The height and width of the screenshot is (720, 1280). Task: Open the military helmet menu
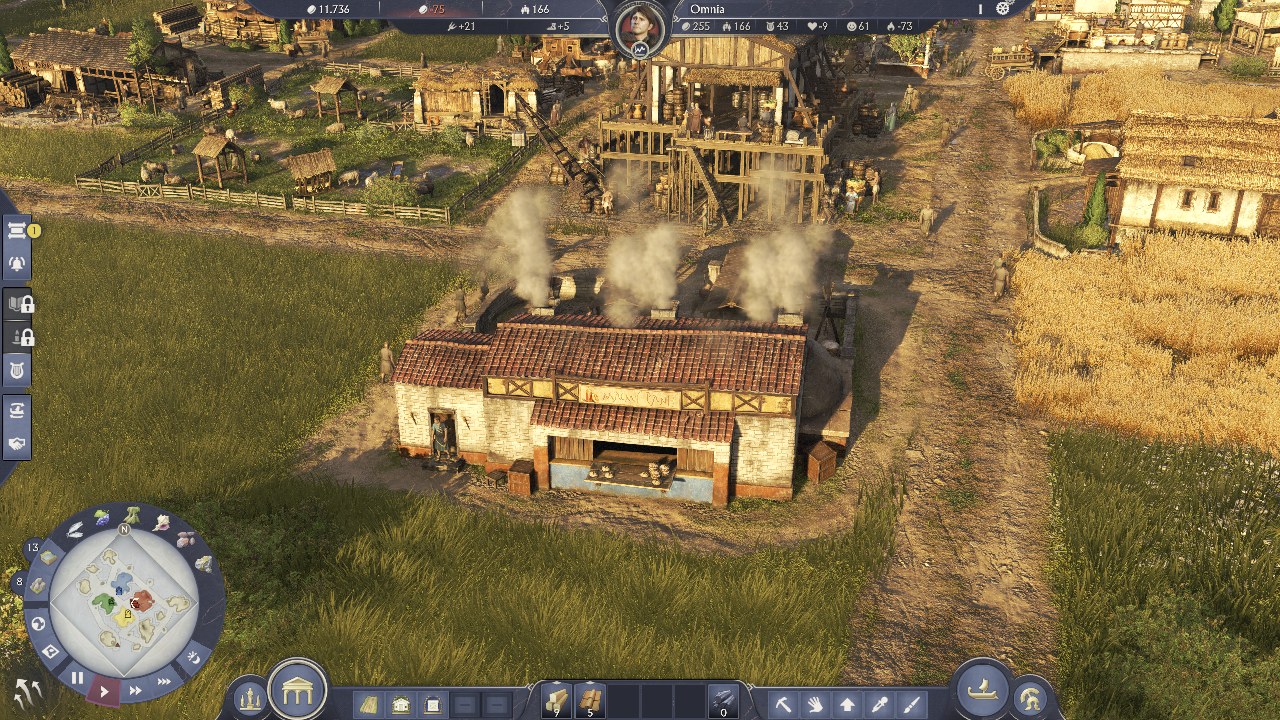(1029, 698)
